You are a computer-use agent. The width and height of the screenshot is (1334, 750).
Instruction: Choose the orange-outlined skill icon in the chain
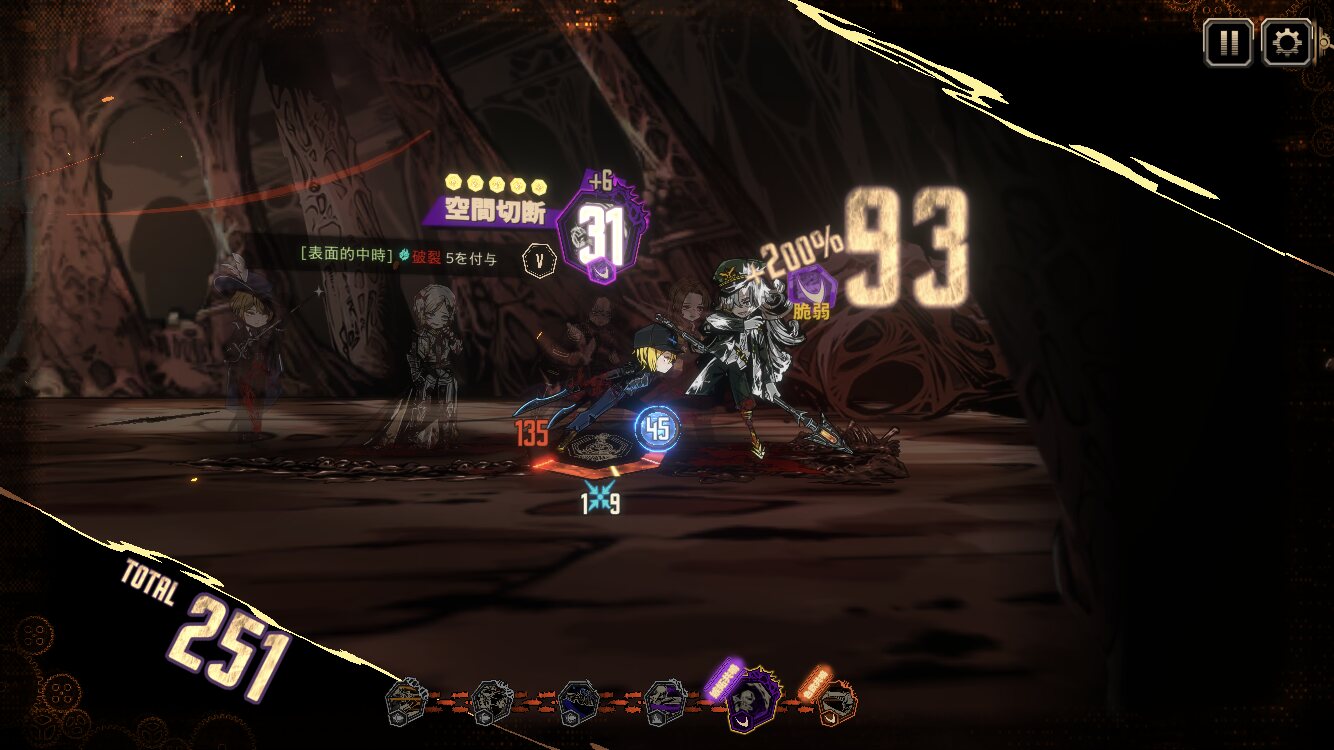tap(837, 703)
